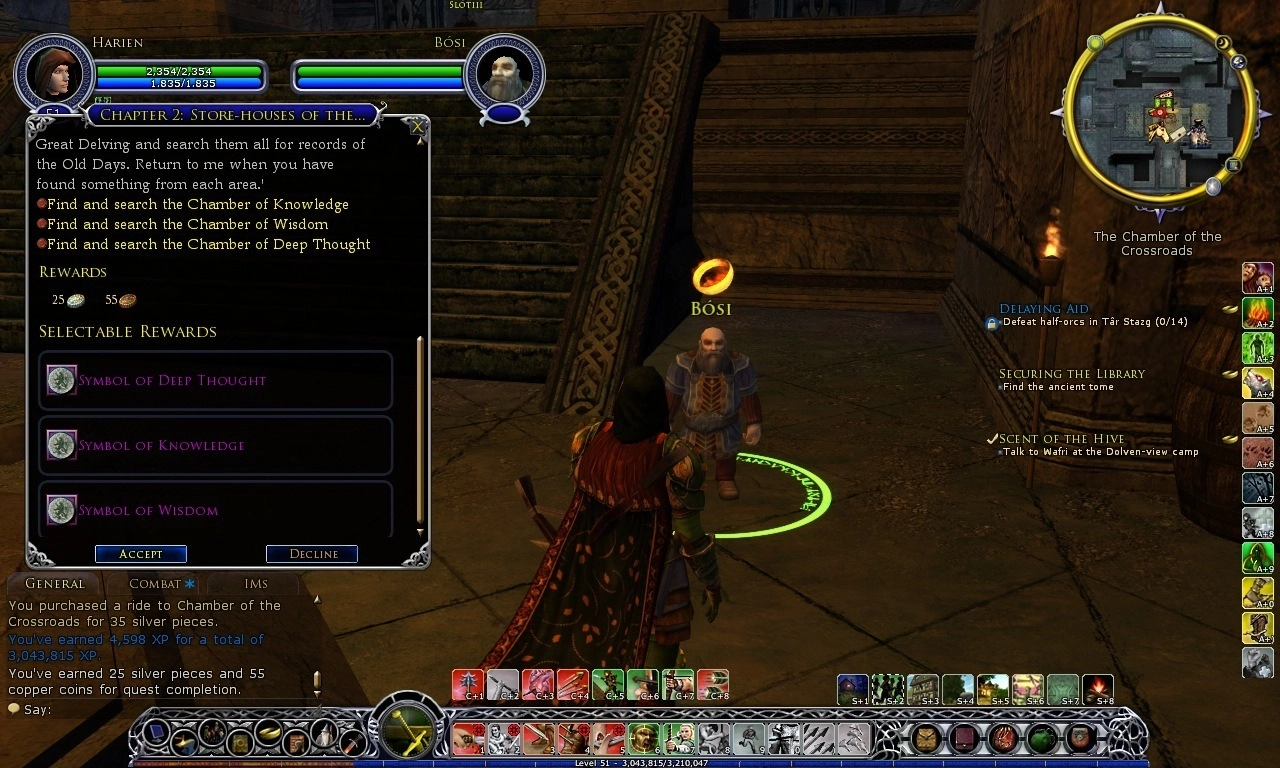Click Harien's player portrait
This screenshot has height=768, width=1280.
54,74
